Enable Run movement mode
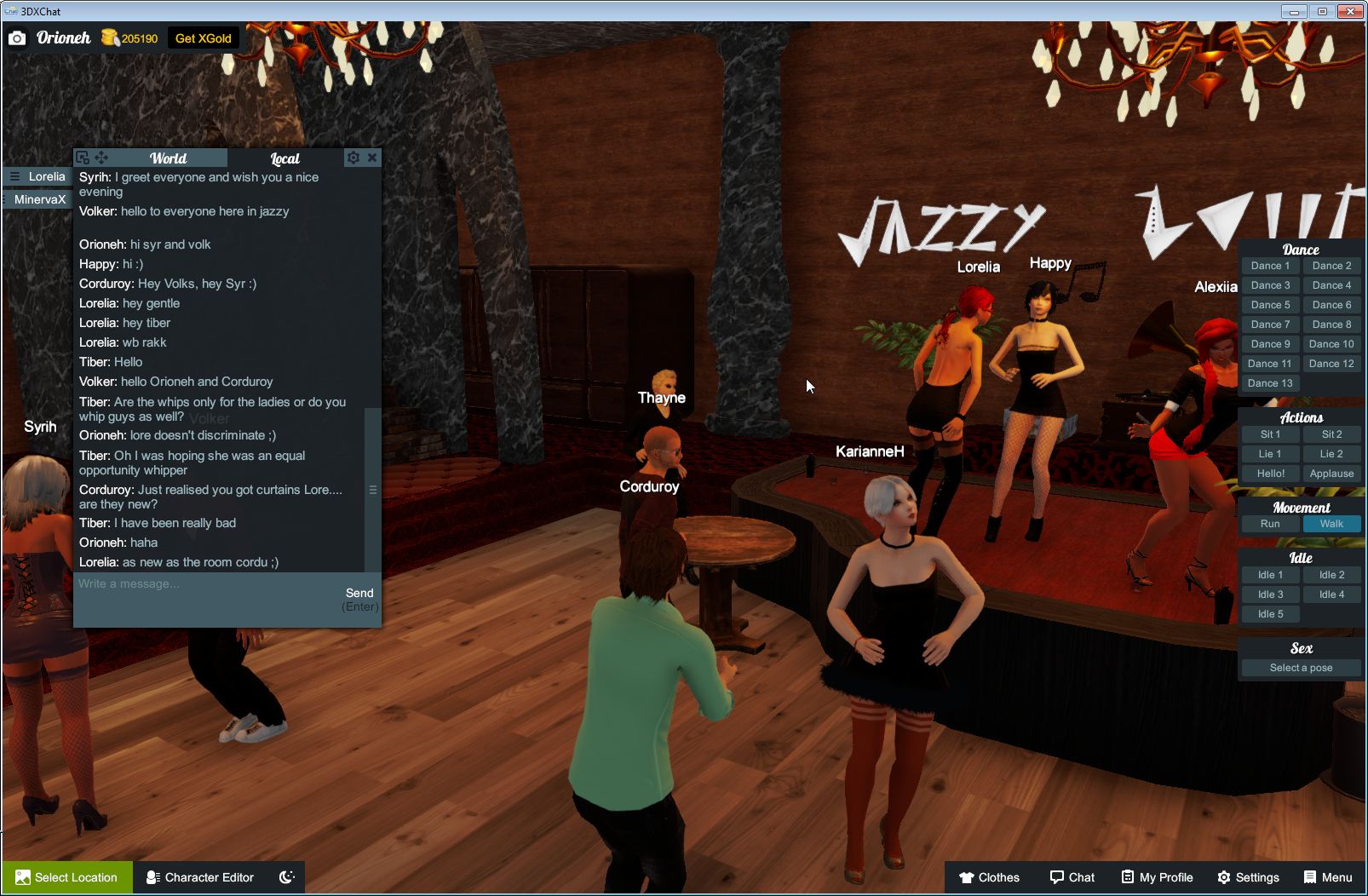 click(1270, 524)
